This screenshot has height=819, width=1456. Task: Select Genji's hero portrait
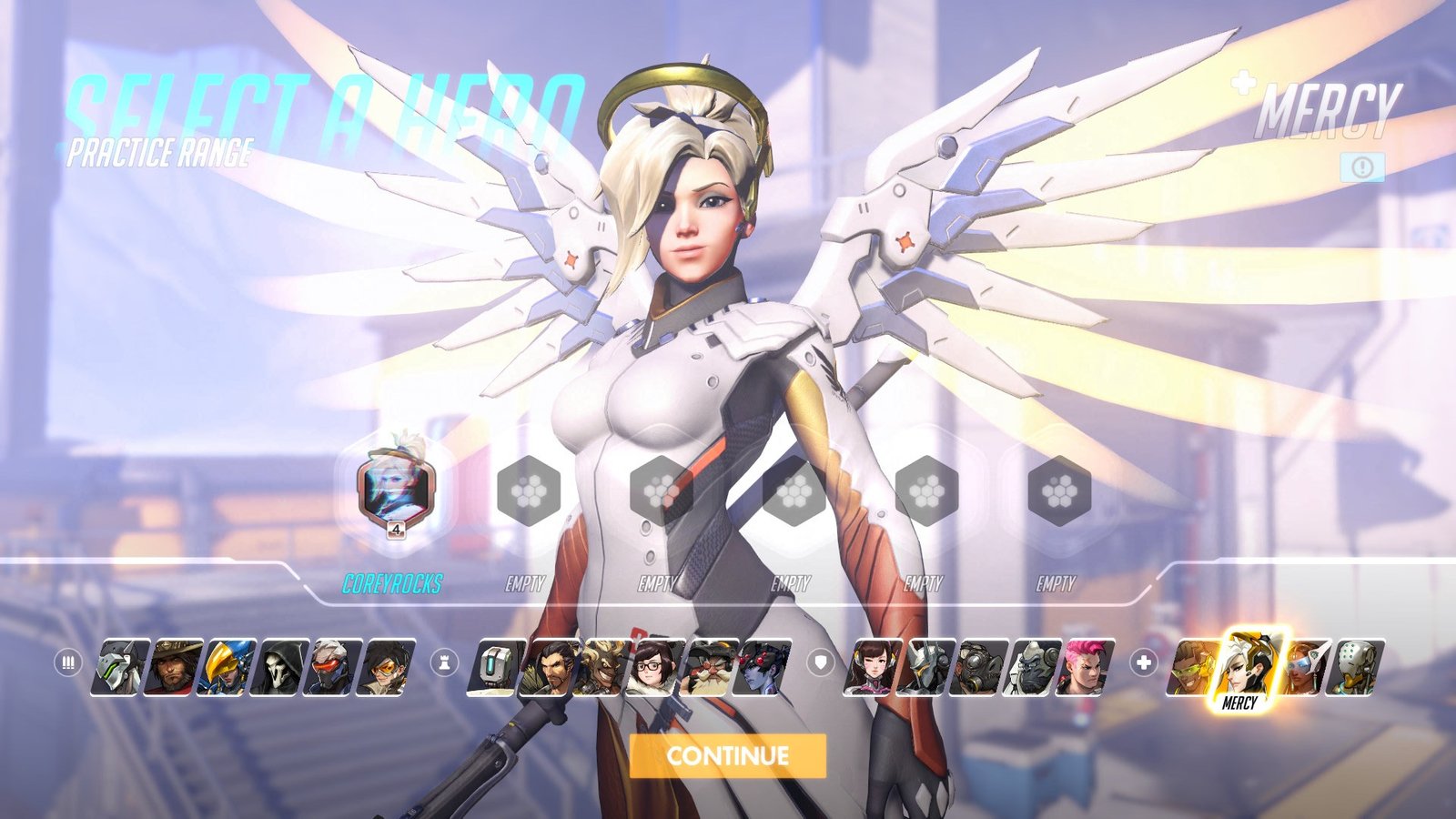122,668
